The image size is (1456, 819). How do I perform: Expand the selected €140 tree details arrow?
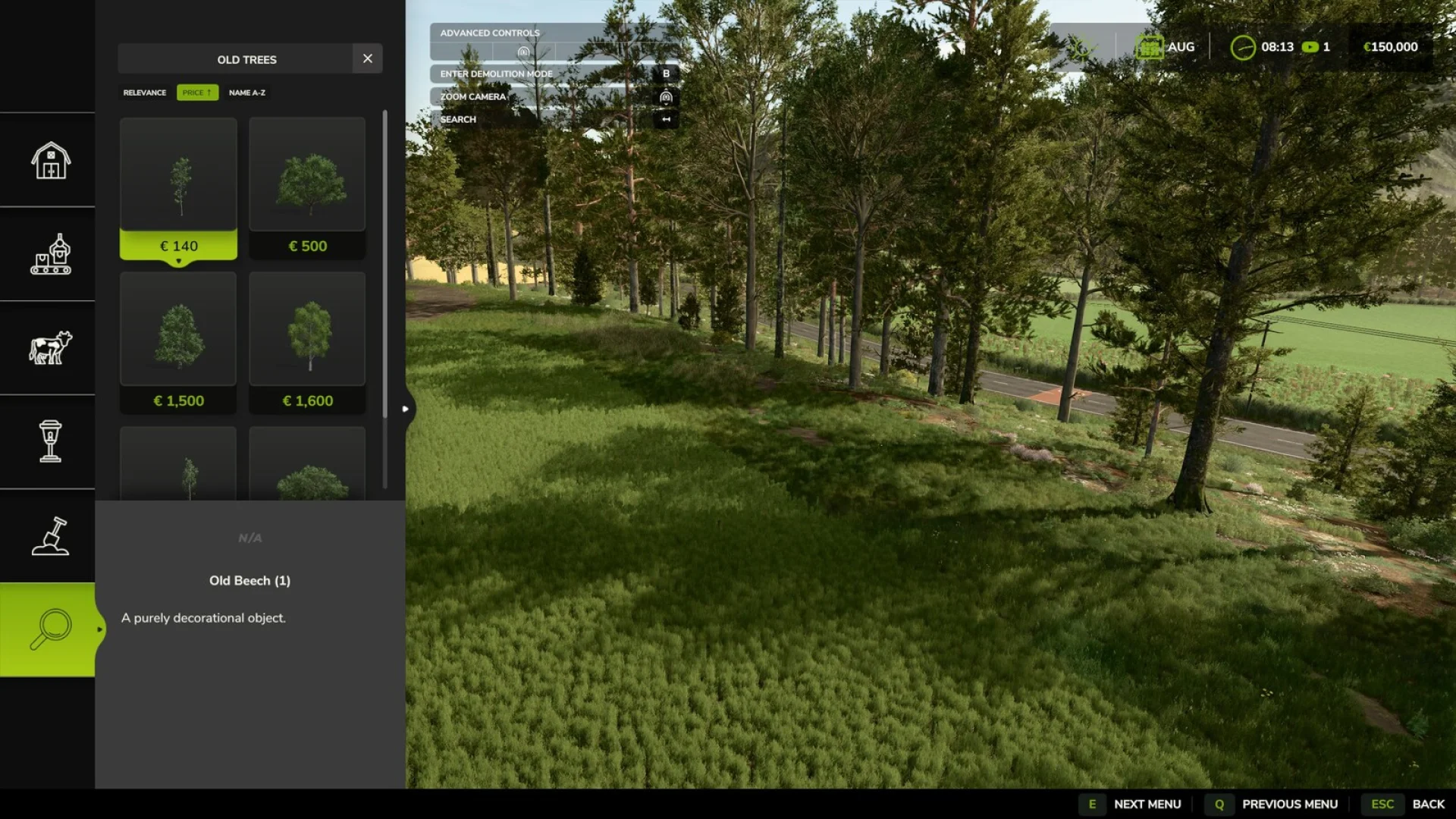pyautogui.click(x=178, y=260)
